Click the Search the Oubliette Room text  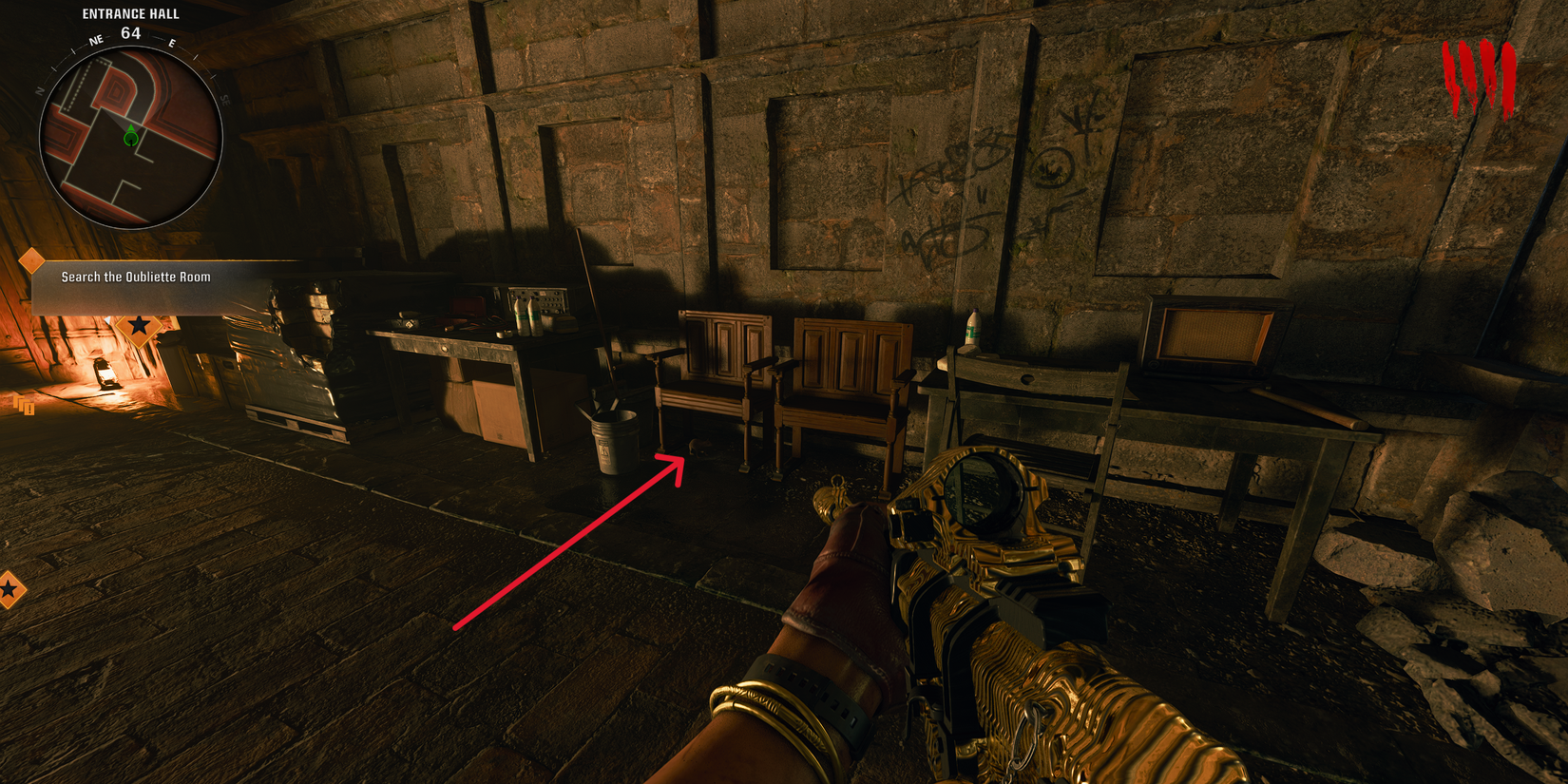tap(136, 278)
